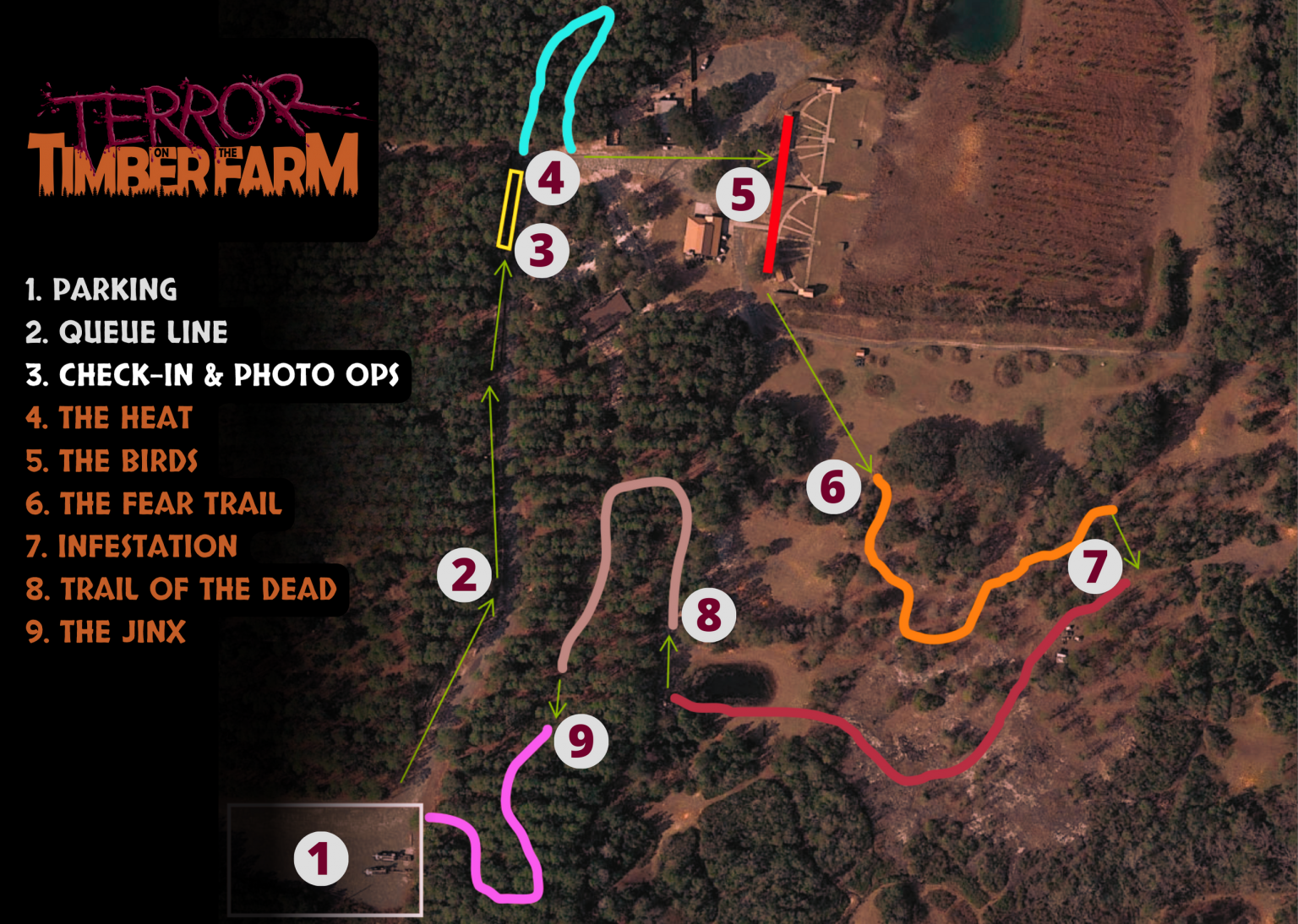Choose map marker number 4
The height and width of the screenshot is (924, 1298).
(552, 177)
